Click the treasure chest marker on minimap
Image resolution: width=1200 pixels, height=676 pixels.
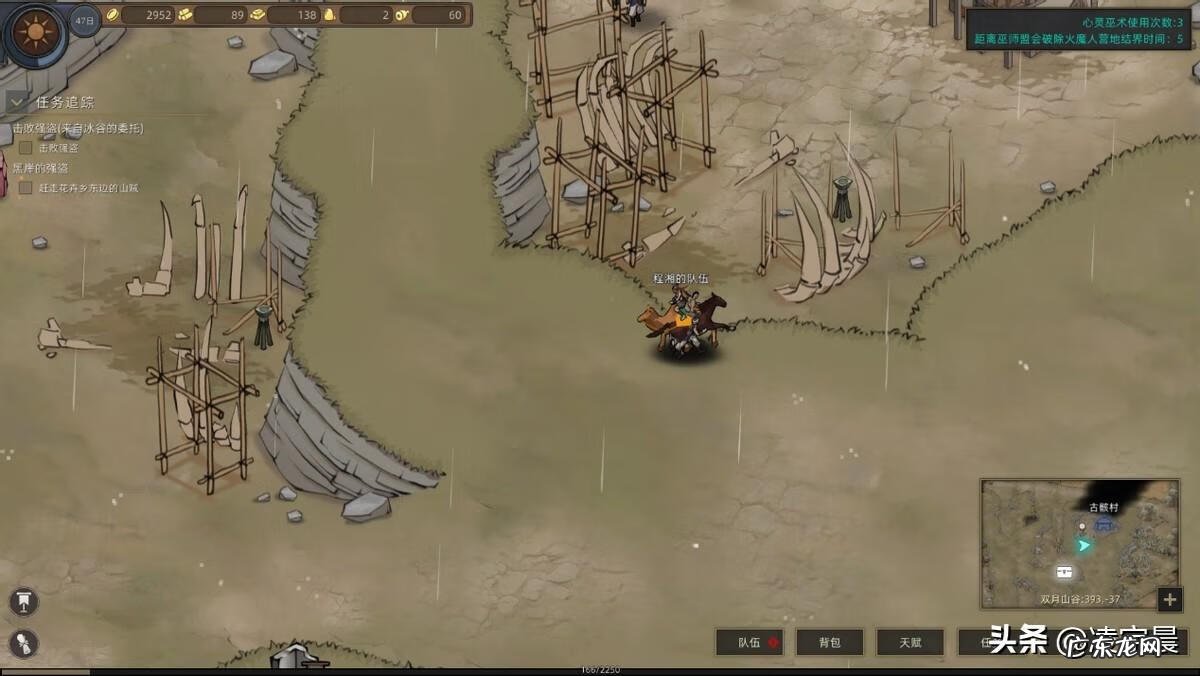coord(1064,571)
